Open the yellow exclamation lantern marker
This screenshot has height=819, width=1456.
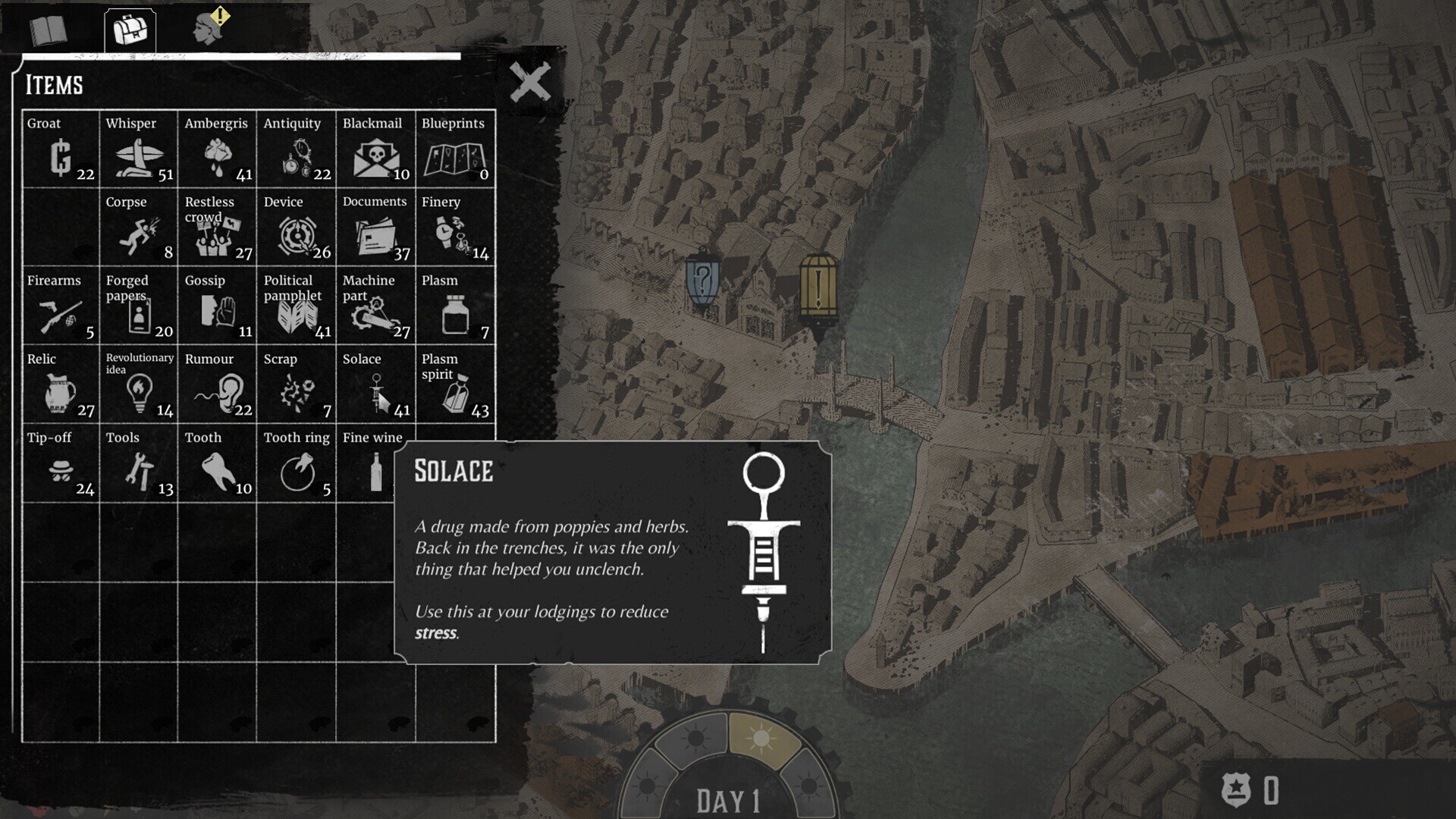coord(818,290)
